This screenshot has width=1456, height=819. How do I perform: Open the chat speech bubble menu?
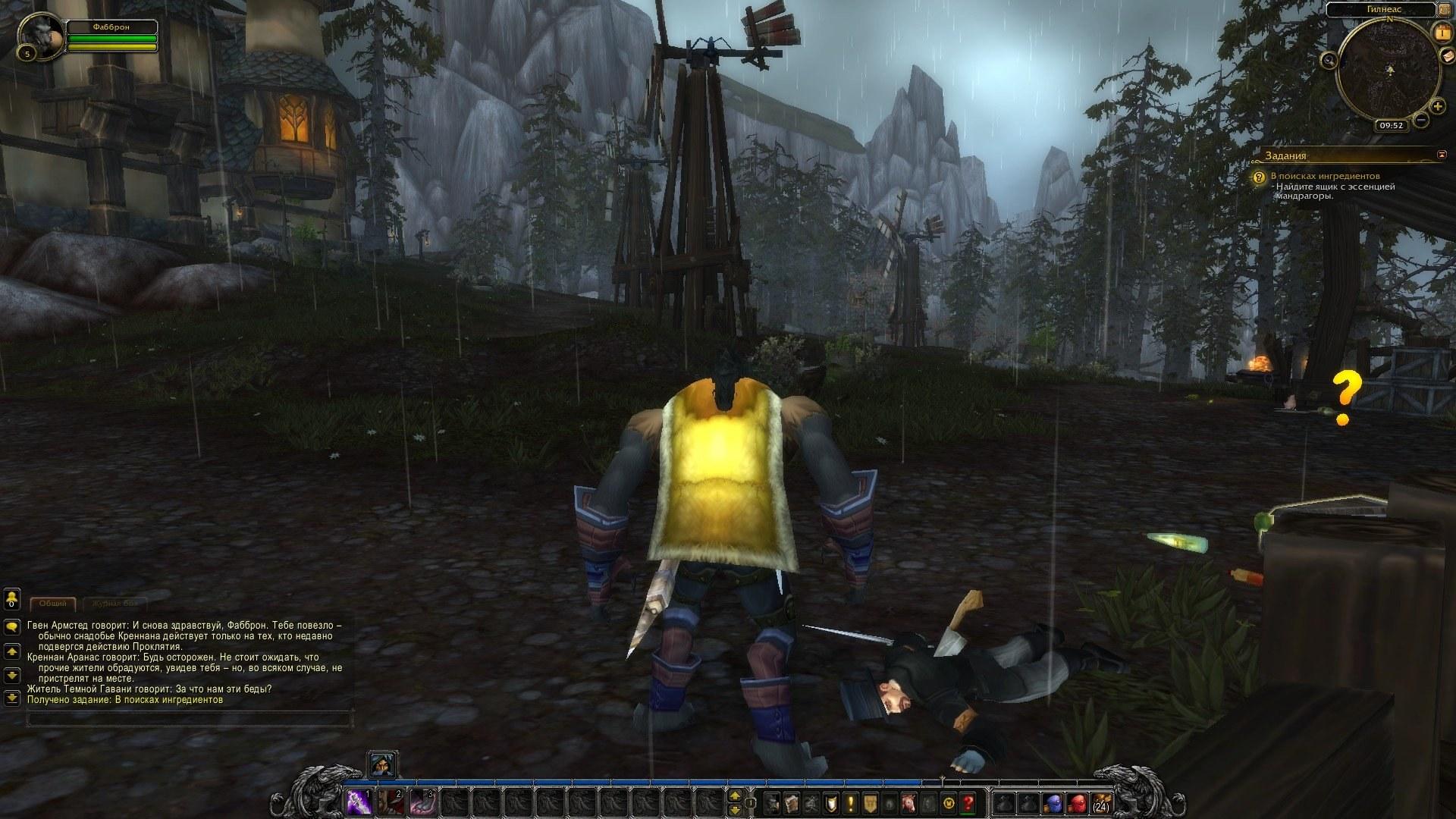click(12, 627)
